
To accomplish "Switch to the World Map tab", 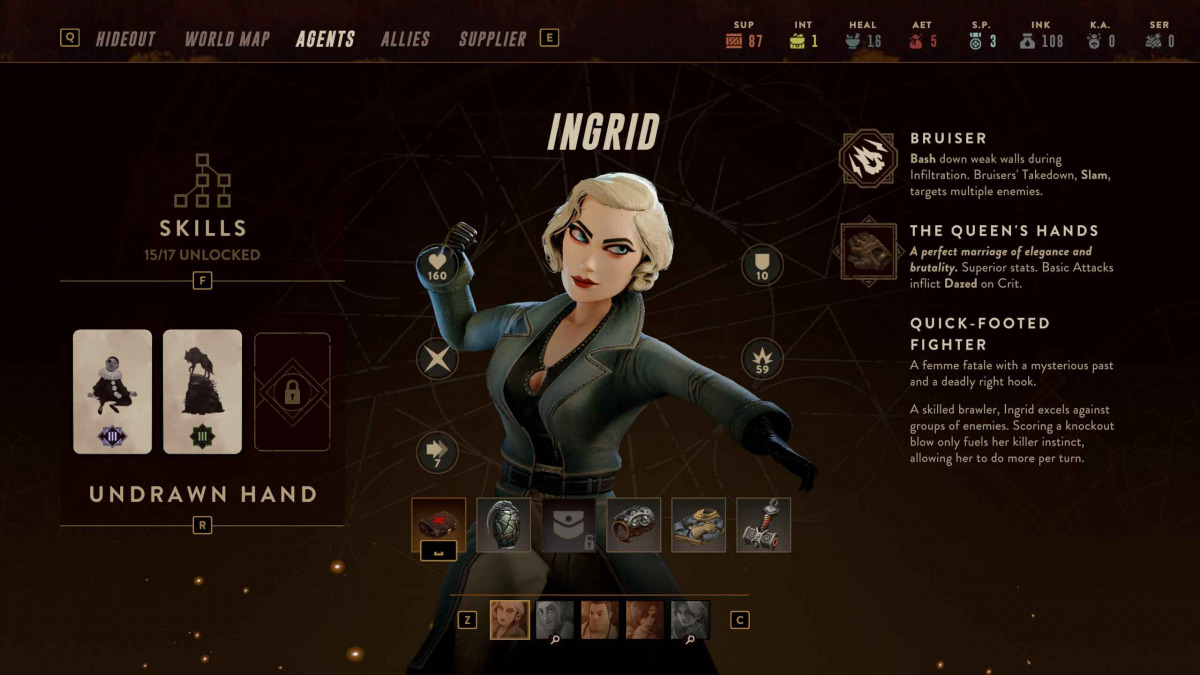I will point(227,39).
